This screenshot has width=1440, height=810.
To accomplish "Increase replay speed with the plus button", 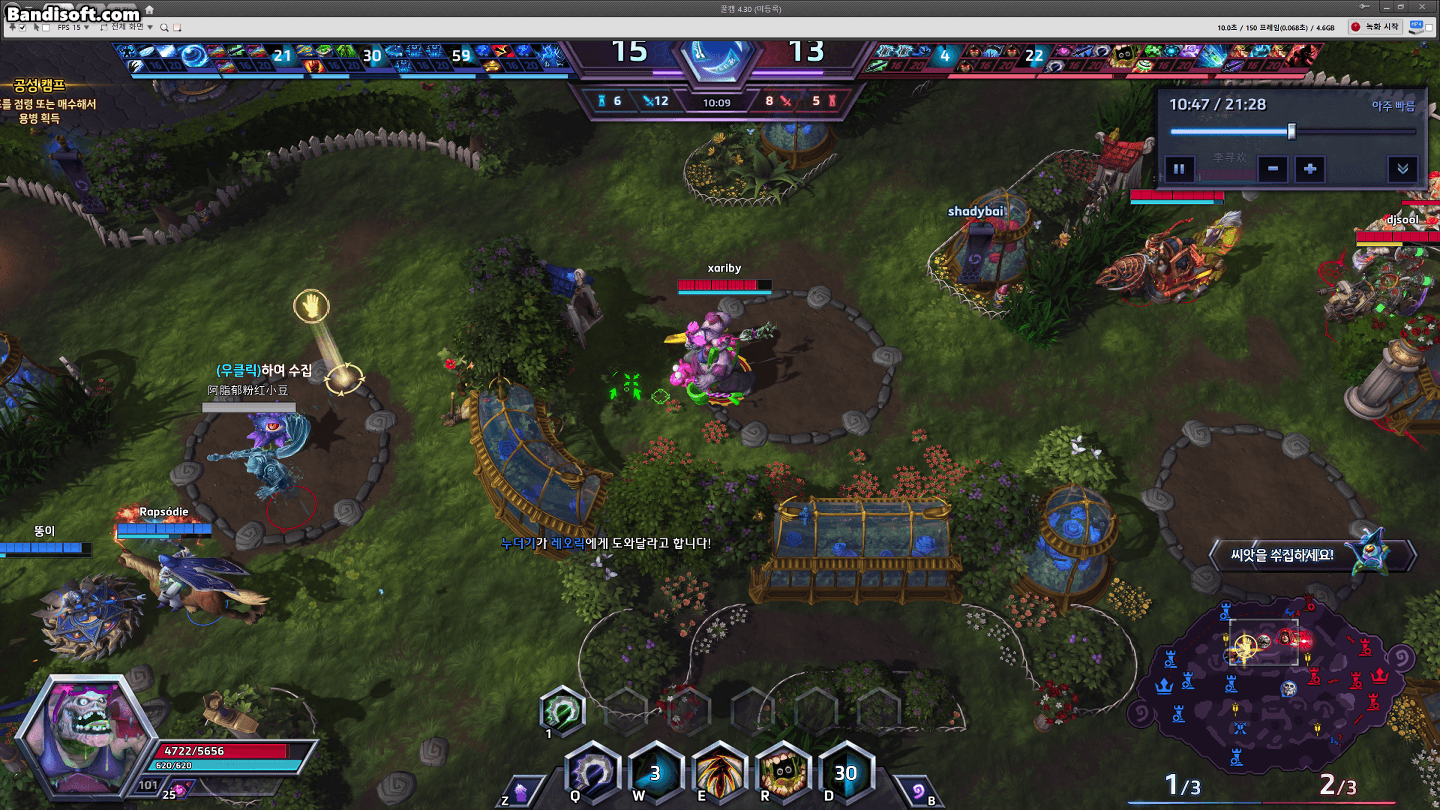I will pos(1310,169).
